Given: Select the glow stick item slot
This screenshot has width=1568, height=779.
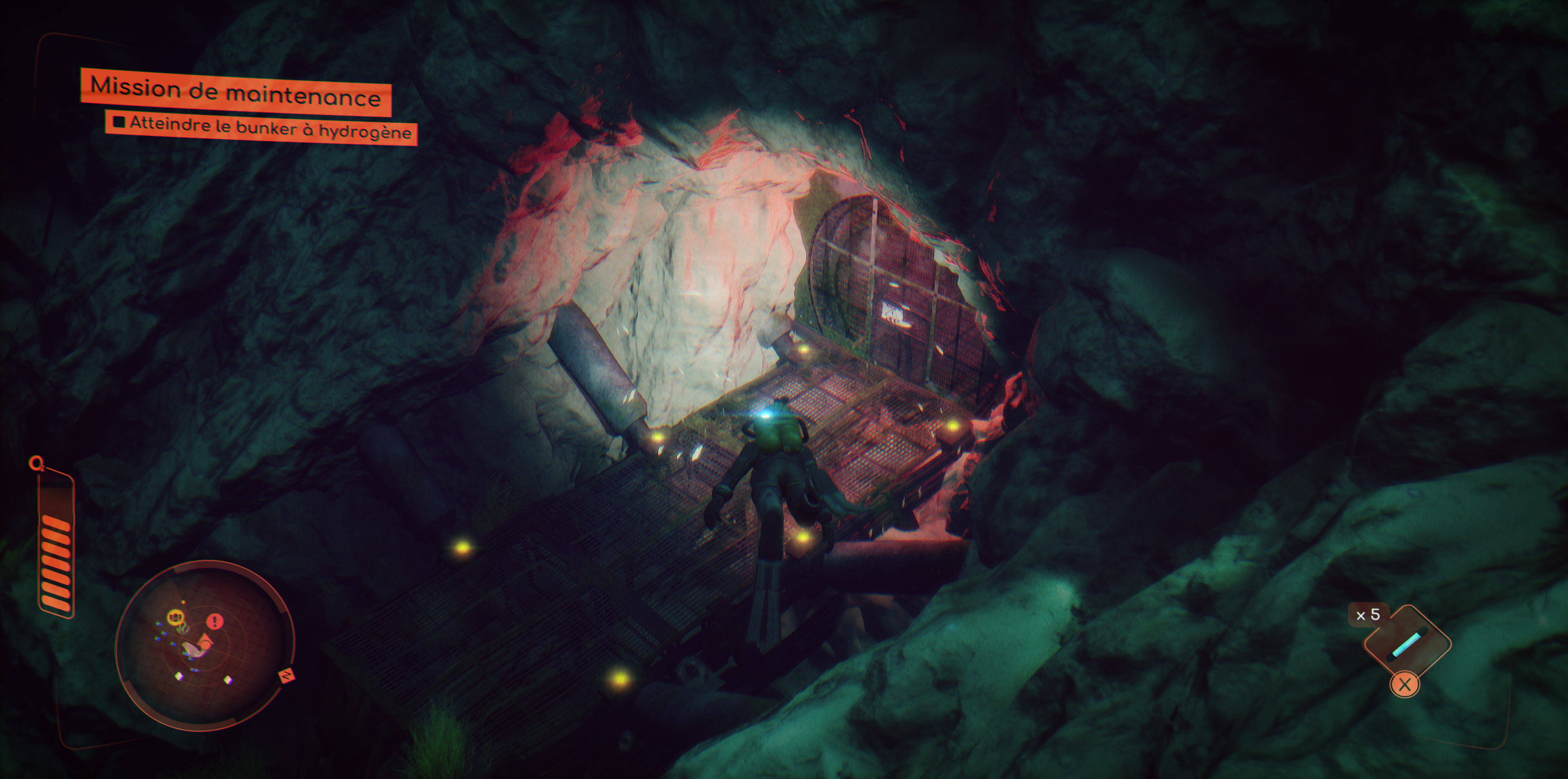Looking at the screenshot, I should (1407, 645).
